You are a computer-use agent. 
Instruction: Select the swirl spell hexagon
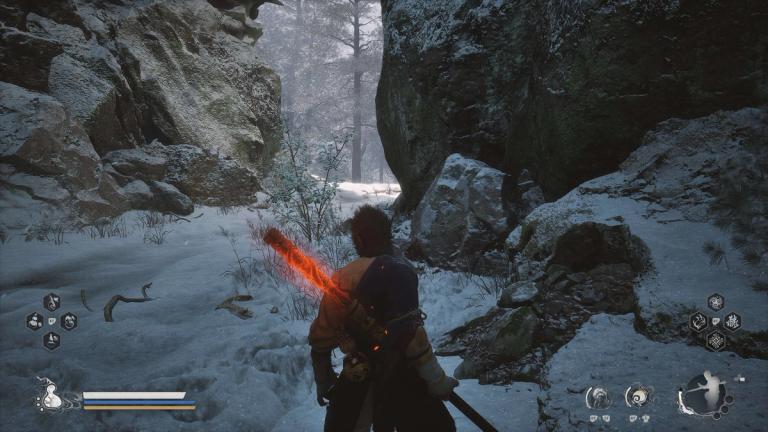(715, 302)
